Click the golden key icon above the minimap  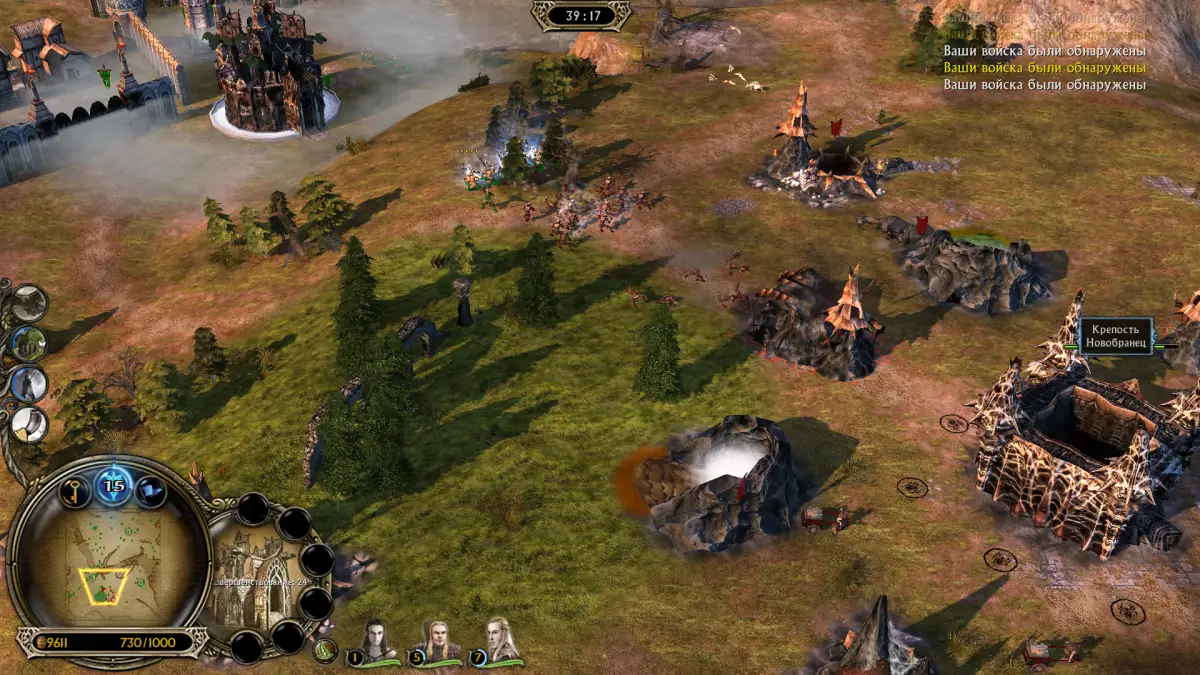pyautogui.click(x=76, y=489)
